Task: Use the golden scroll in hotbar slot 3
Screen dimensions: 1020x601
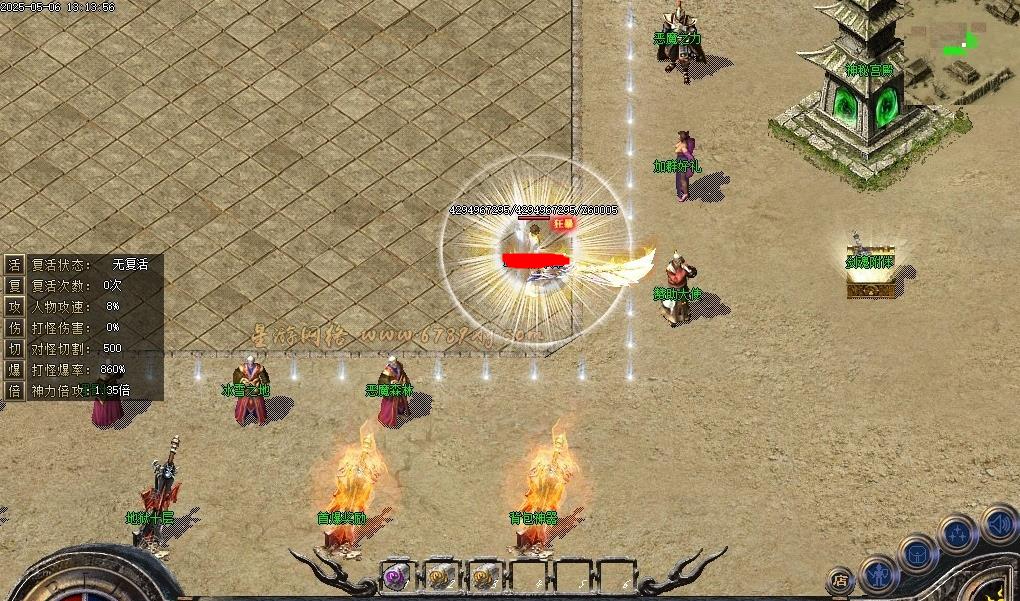Action: 485,576
